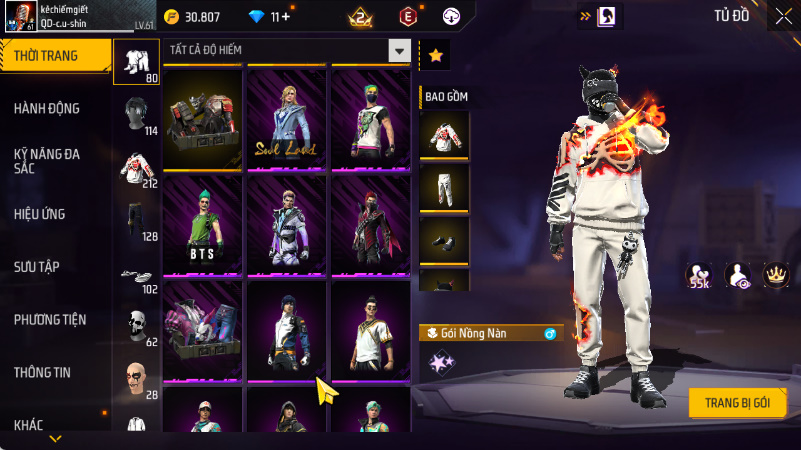The width and height of the screenshot is (801, 450).
Task: Open the Phương Tiện tab
Action: 50,320
